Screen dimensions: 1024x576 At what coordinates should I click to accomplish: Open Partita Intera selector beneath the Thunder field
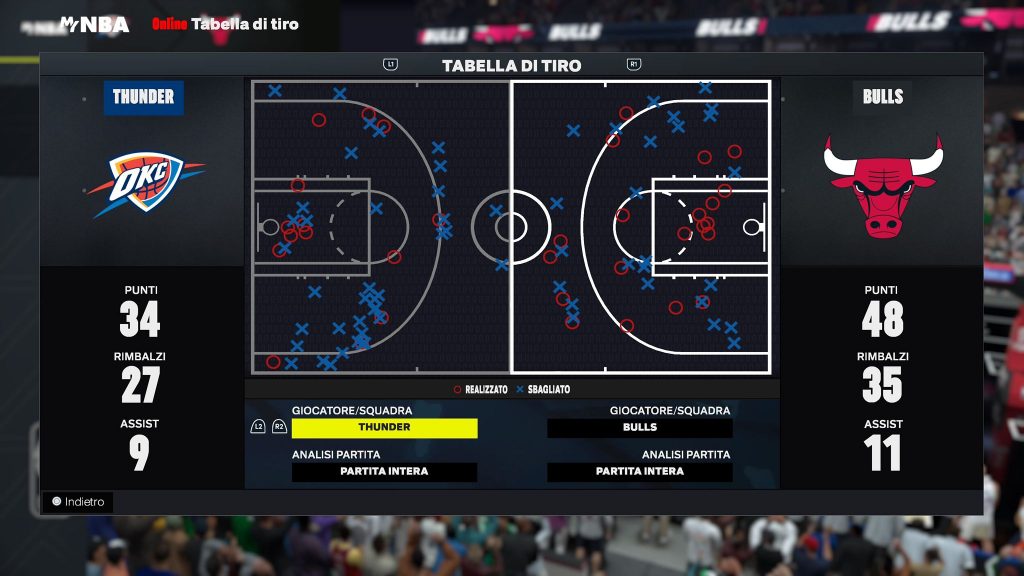click(384, 472)
